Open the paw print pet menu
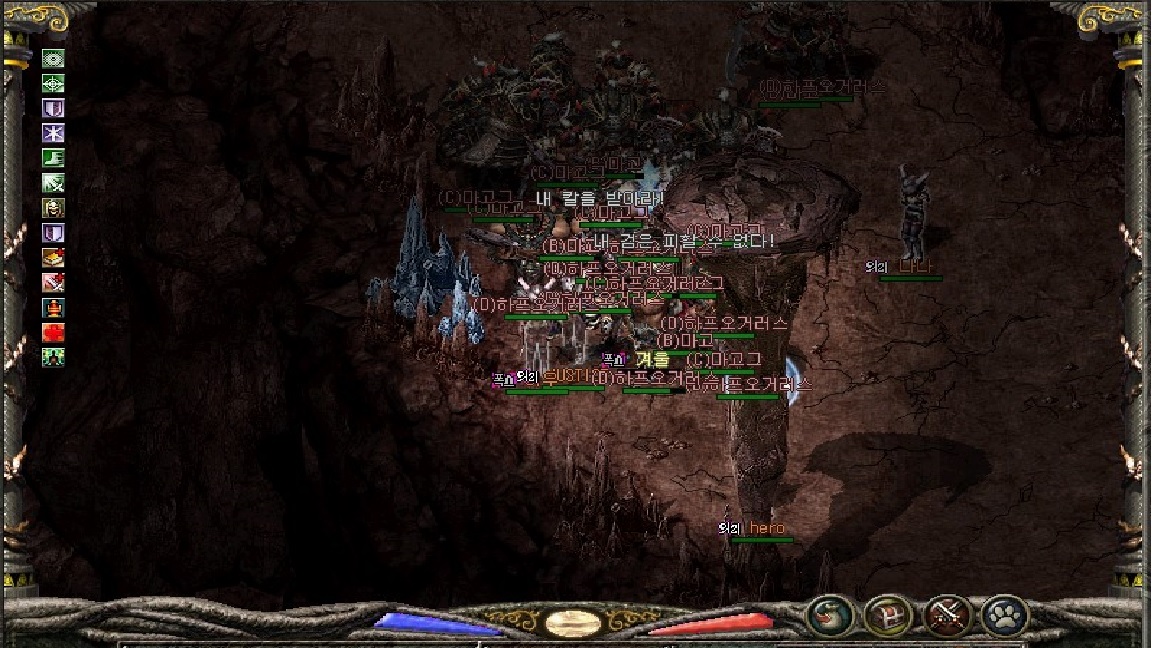Viewport: 1152px width, 648px height. click(1003, 615)
